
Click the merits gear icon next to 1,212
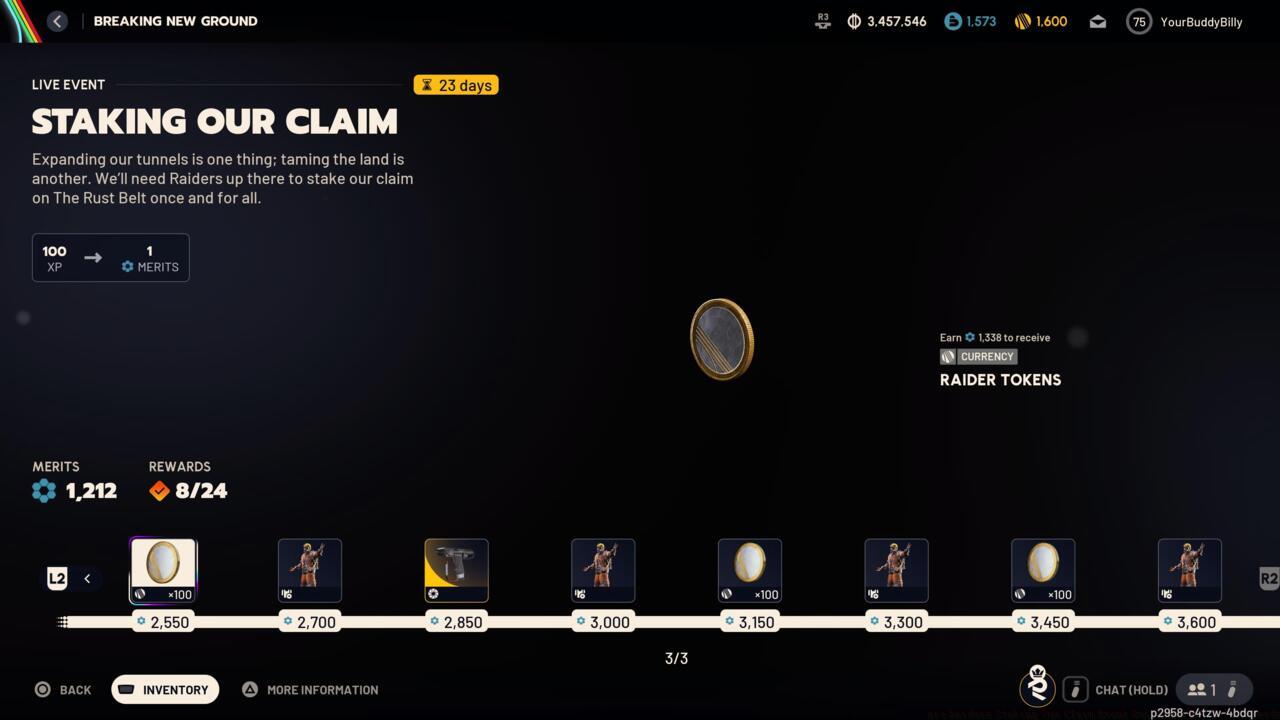[43, 490]
